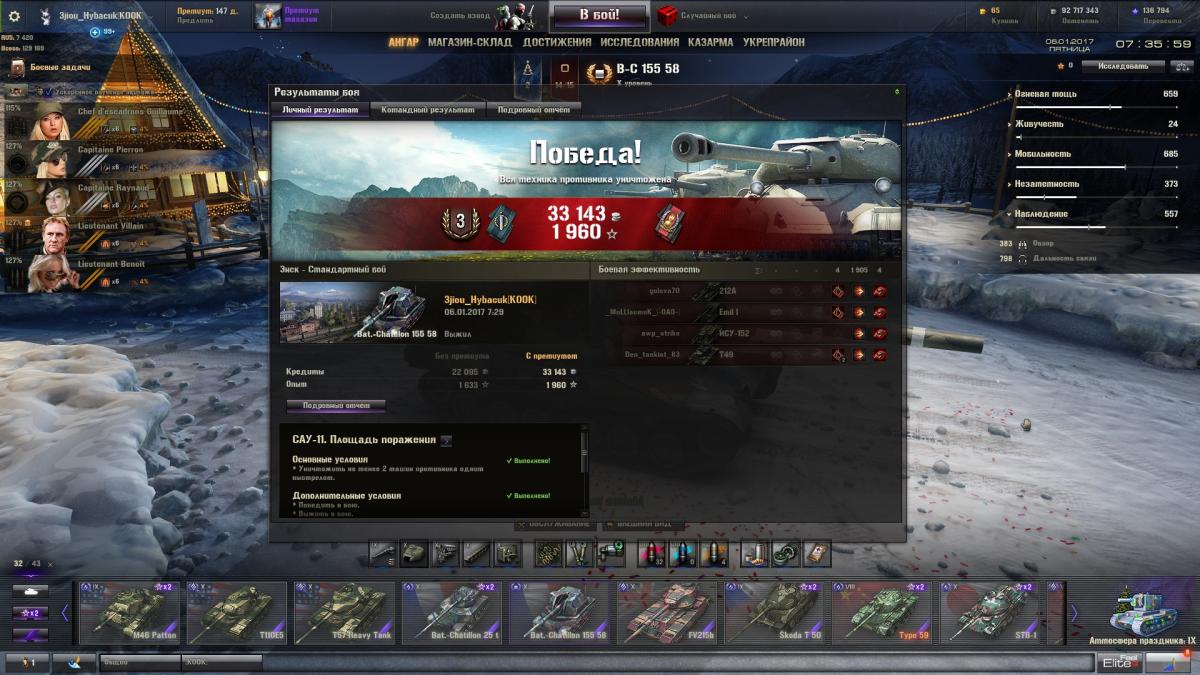Click the Исследовать button

point(1123,66)
